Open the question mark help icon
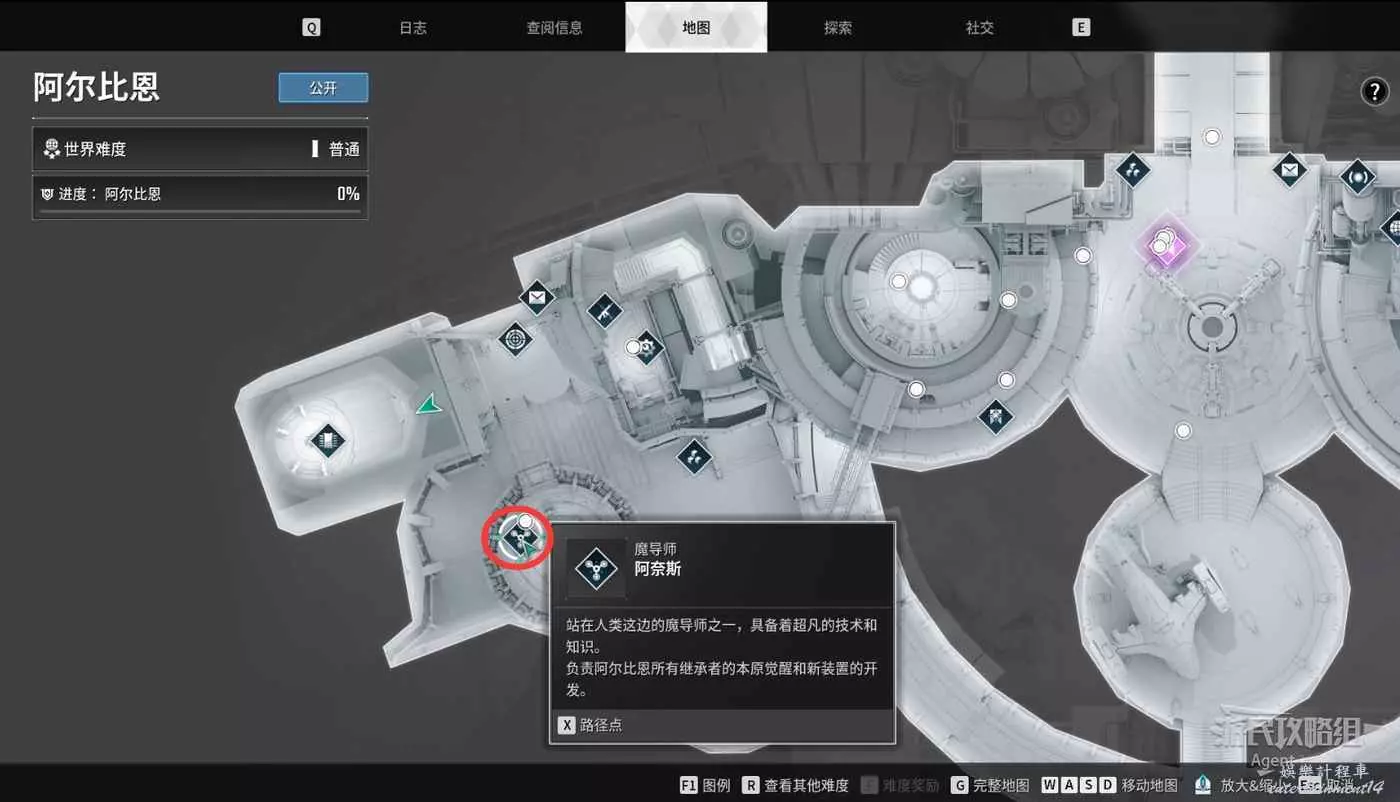1400x802 pixels. click(1375, 92)
